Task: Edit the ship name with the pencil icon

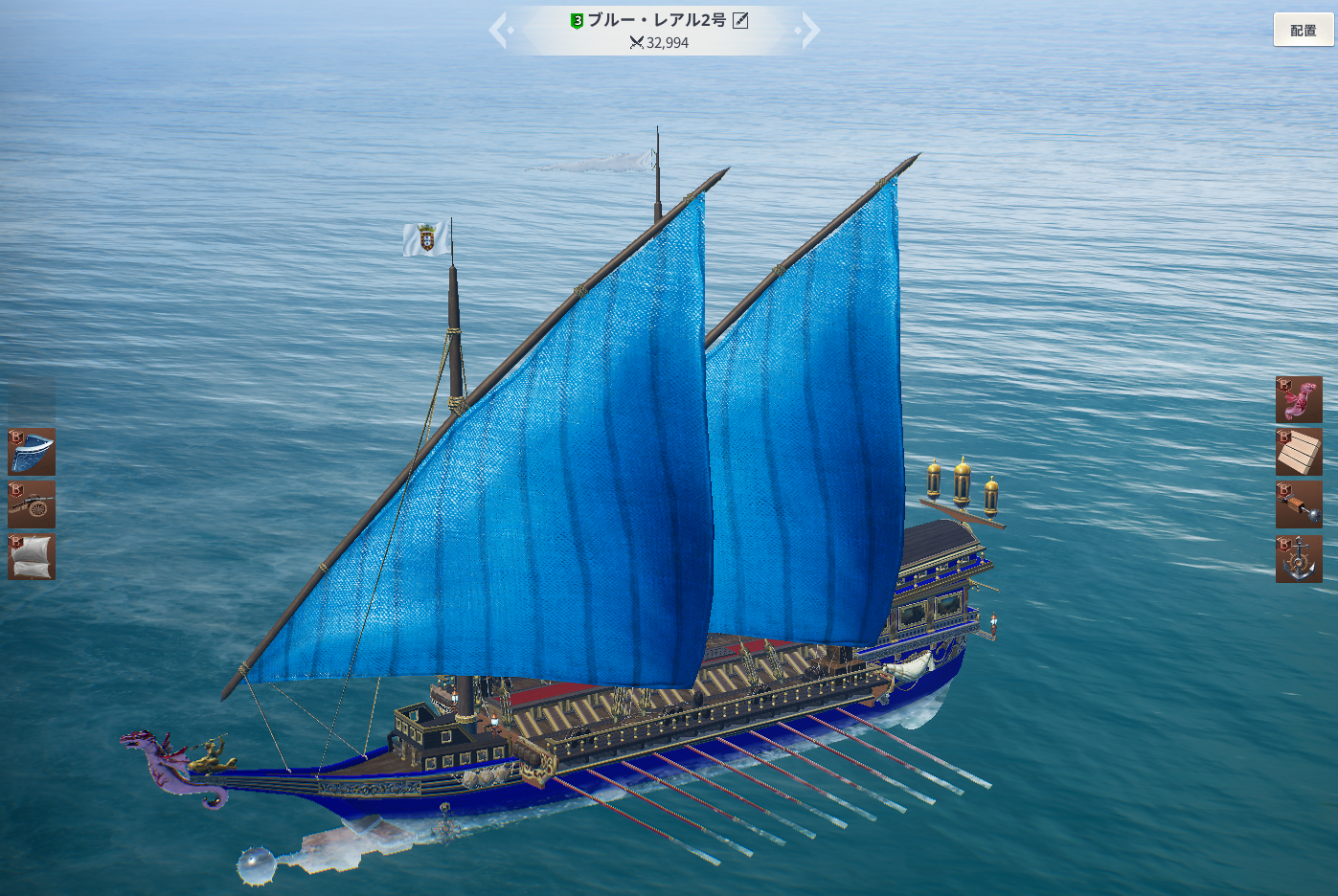Action: pos(740,20)
